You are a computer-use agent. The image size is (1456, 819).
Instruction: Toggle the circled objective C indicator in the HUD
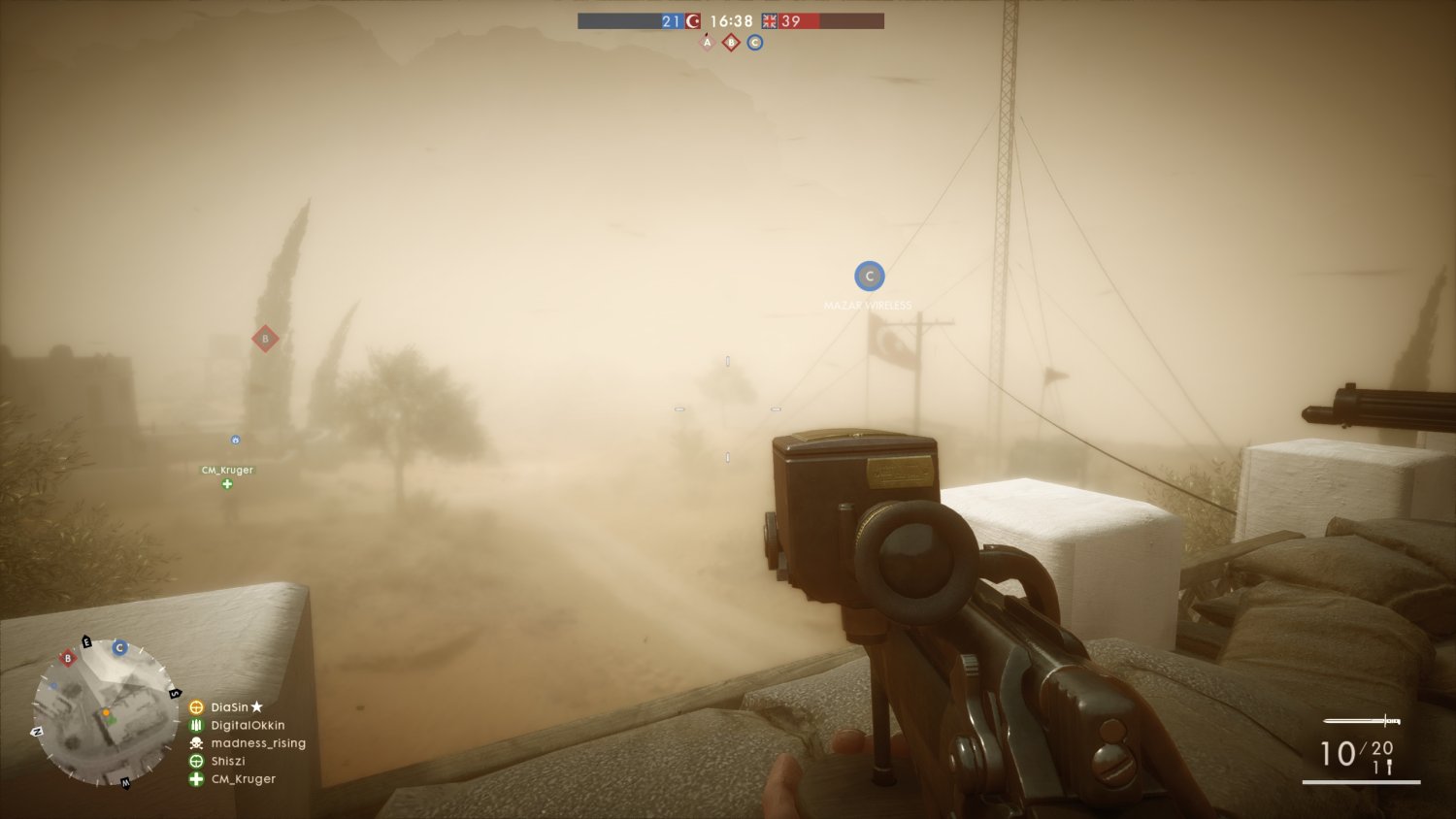click(x=755, y=42)
